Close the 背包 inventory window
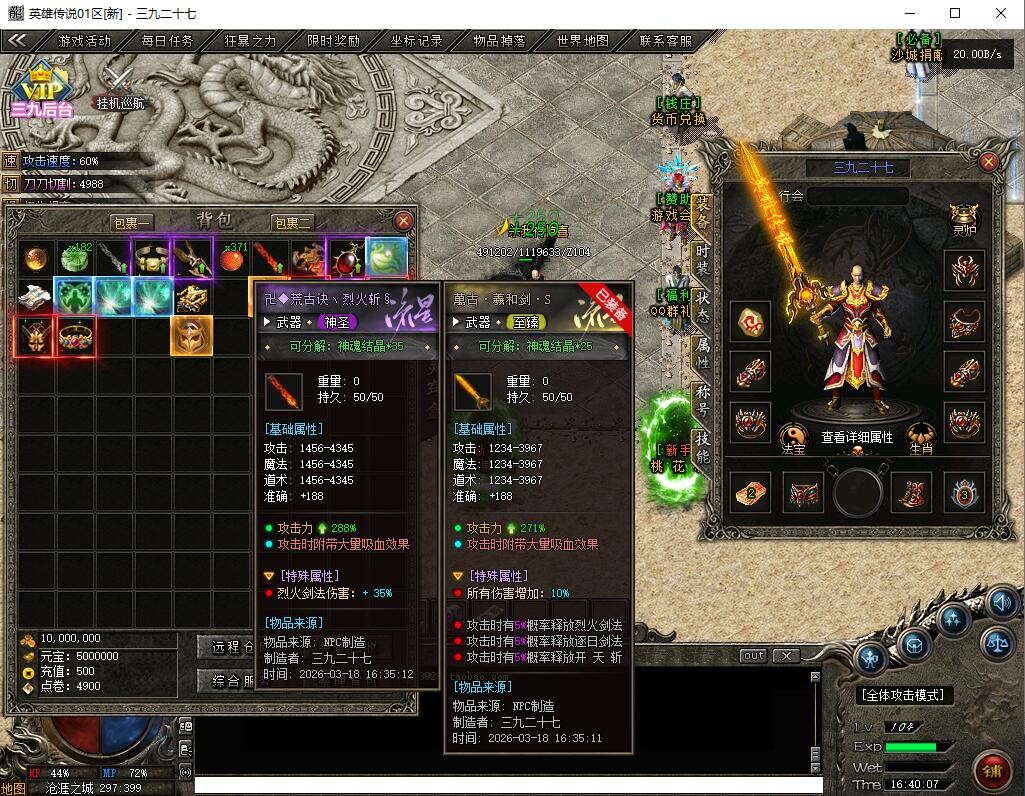Screen dimensions: 1025x796 [x=403, y=221]
